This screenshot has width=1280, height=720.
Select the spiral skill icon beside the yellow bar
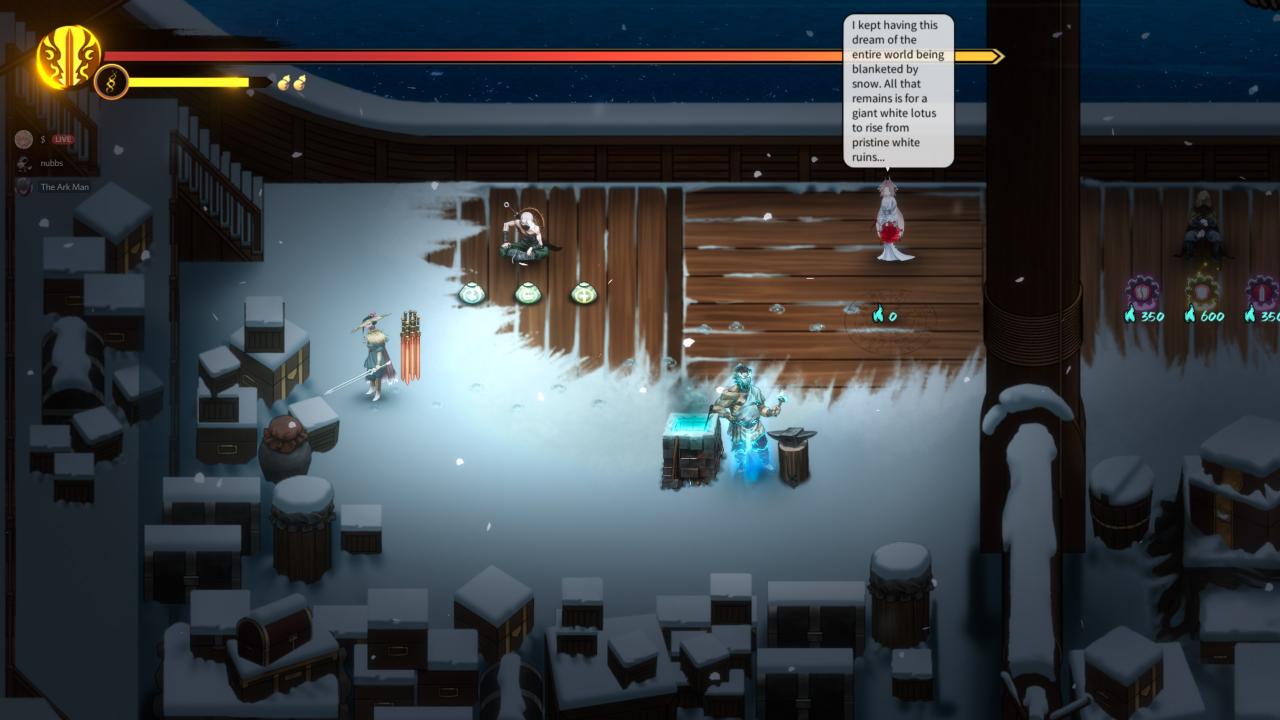[111, 82]
